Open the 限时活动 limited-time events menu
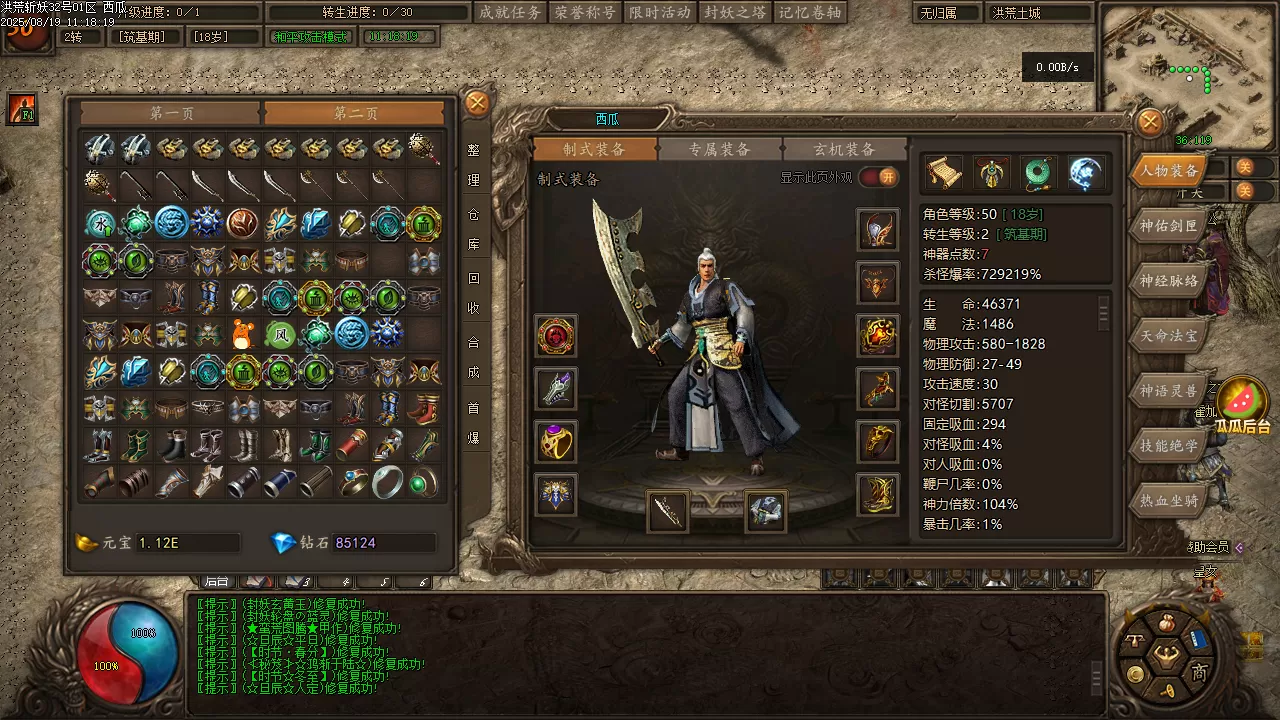 [x=659, y=12]
